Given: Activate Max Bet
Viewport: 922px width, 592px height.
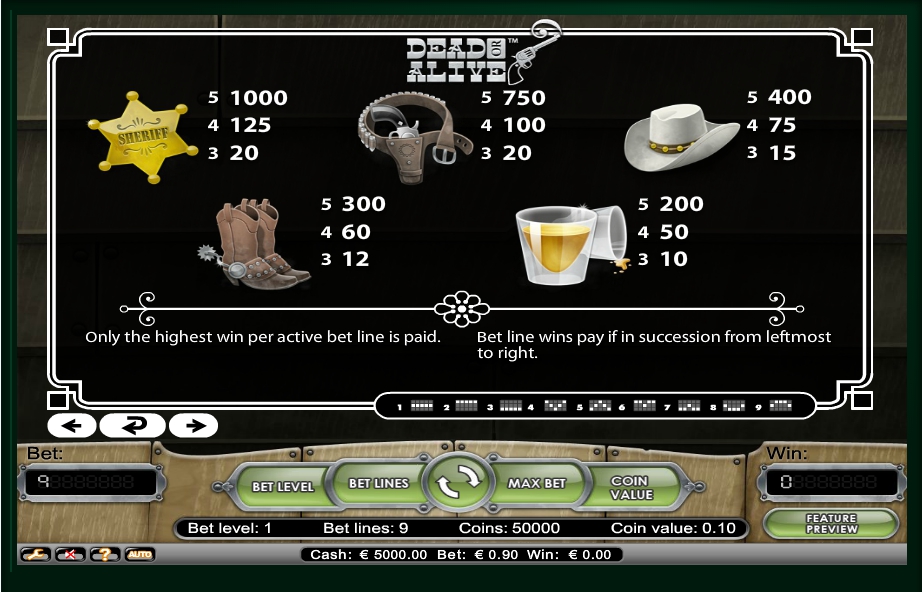Looking at the screenshot, I should click(536, 483).
